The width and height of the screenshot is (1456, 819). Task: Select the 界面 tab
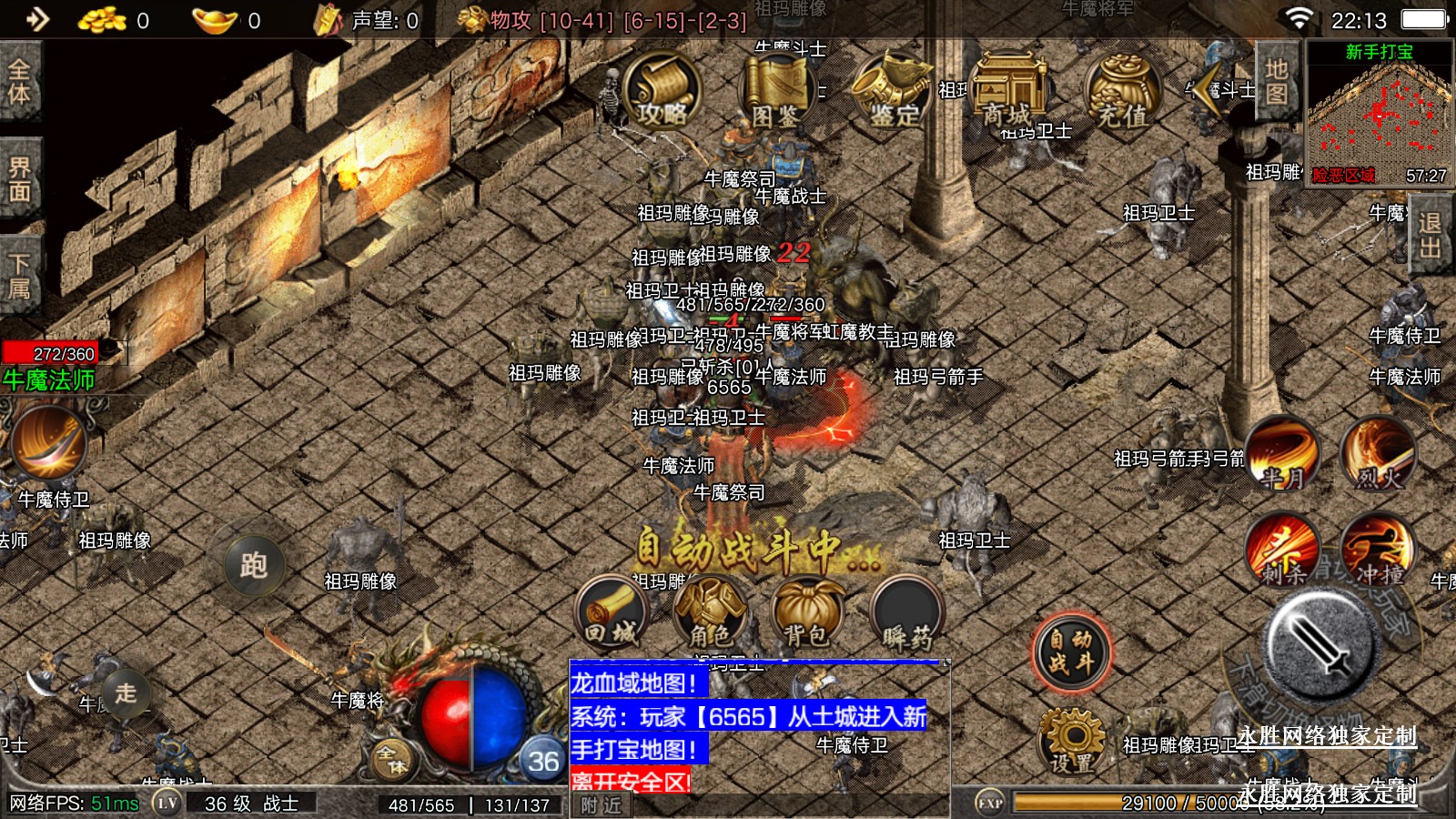[19, 178]
